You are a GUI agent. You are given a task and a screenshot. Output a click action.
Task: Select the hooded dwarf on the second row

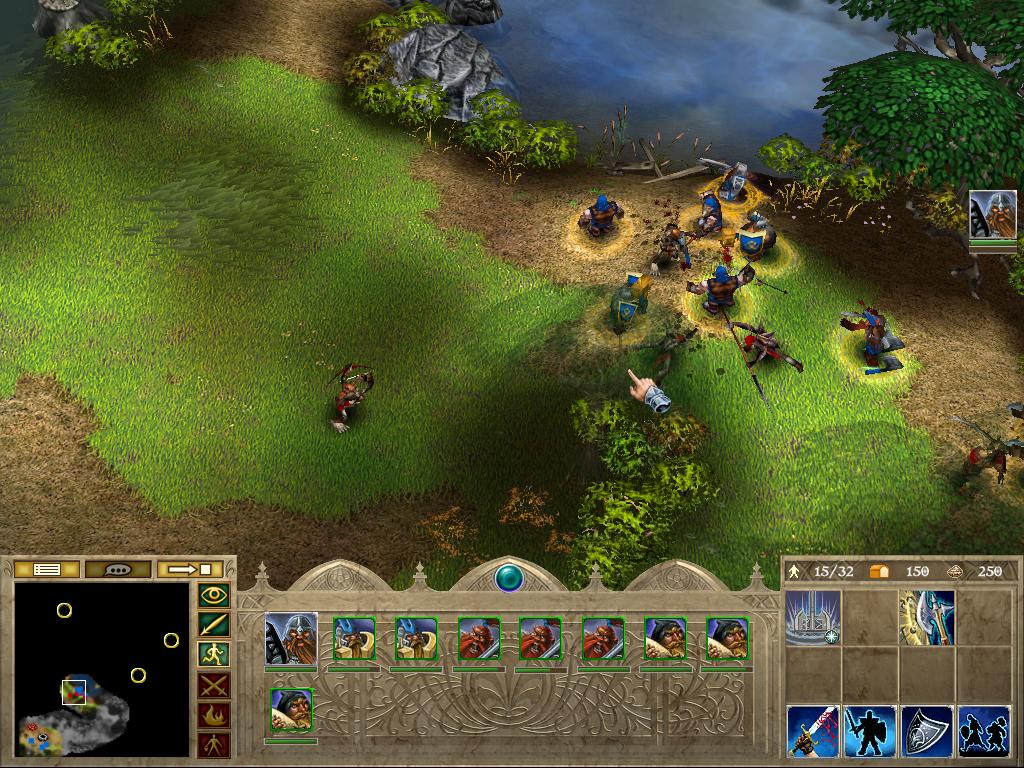pyautogui.click(x=291, y=709)
